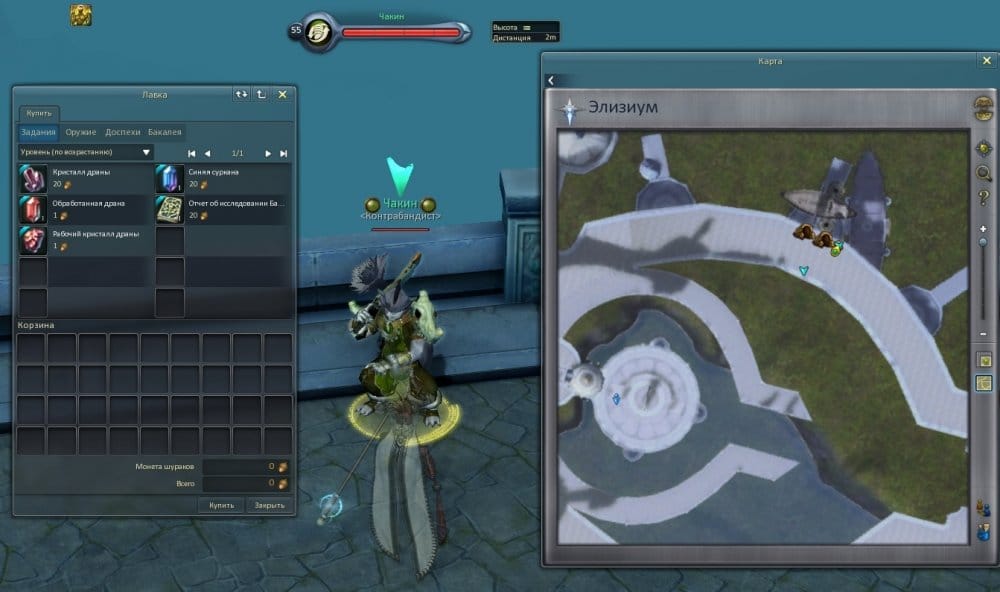Close the Карта map window
Screen dimensions: 1000x592
point(986,61)
